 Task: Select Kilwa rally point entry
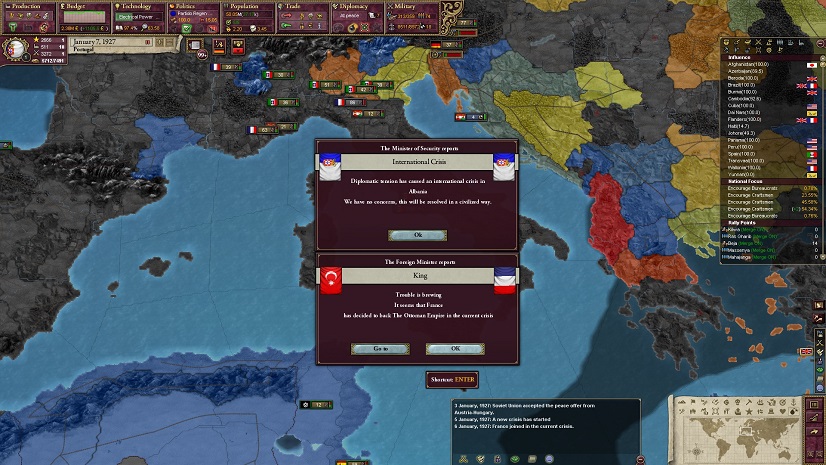click(740, 229)
